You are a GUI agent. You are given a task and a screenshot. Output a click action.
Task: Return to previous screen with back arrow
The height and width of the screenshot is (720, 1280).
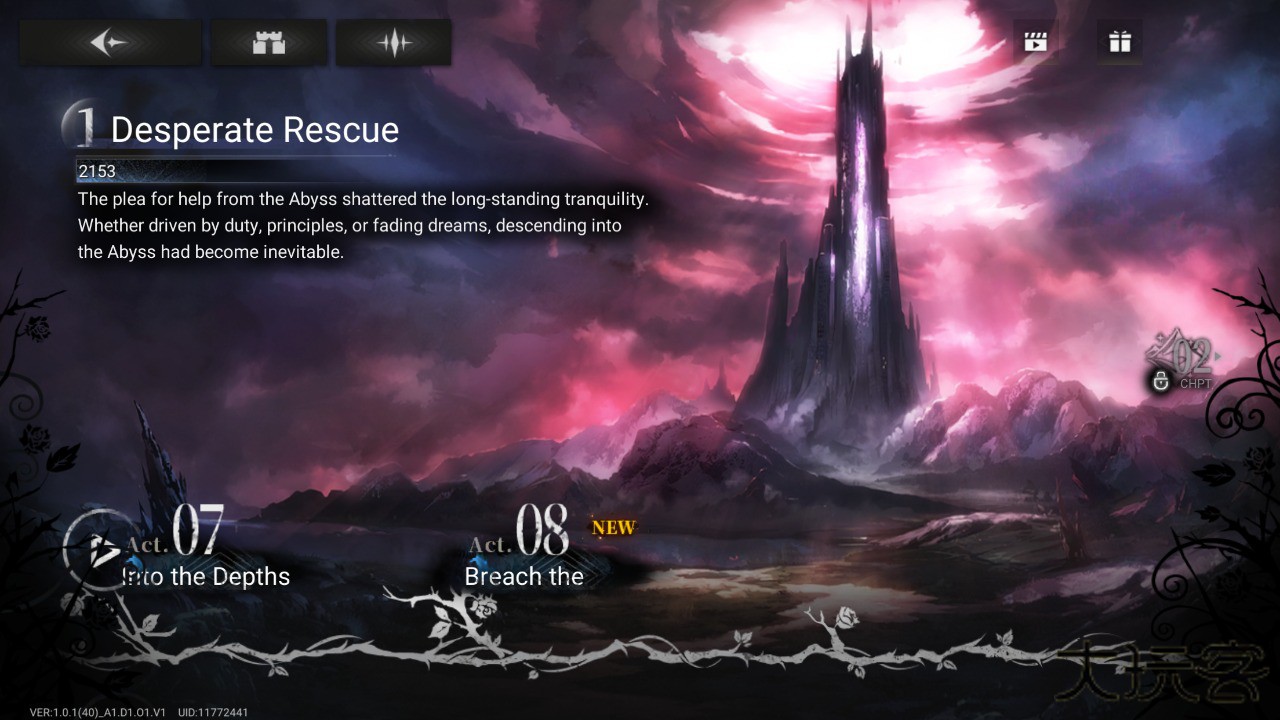click(x=110, y=41)
